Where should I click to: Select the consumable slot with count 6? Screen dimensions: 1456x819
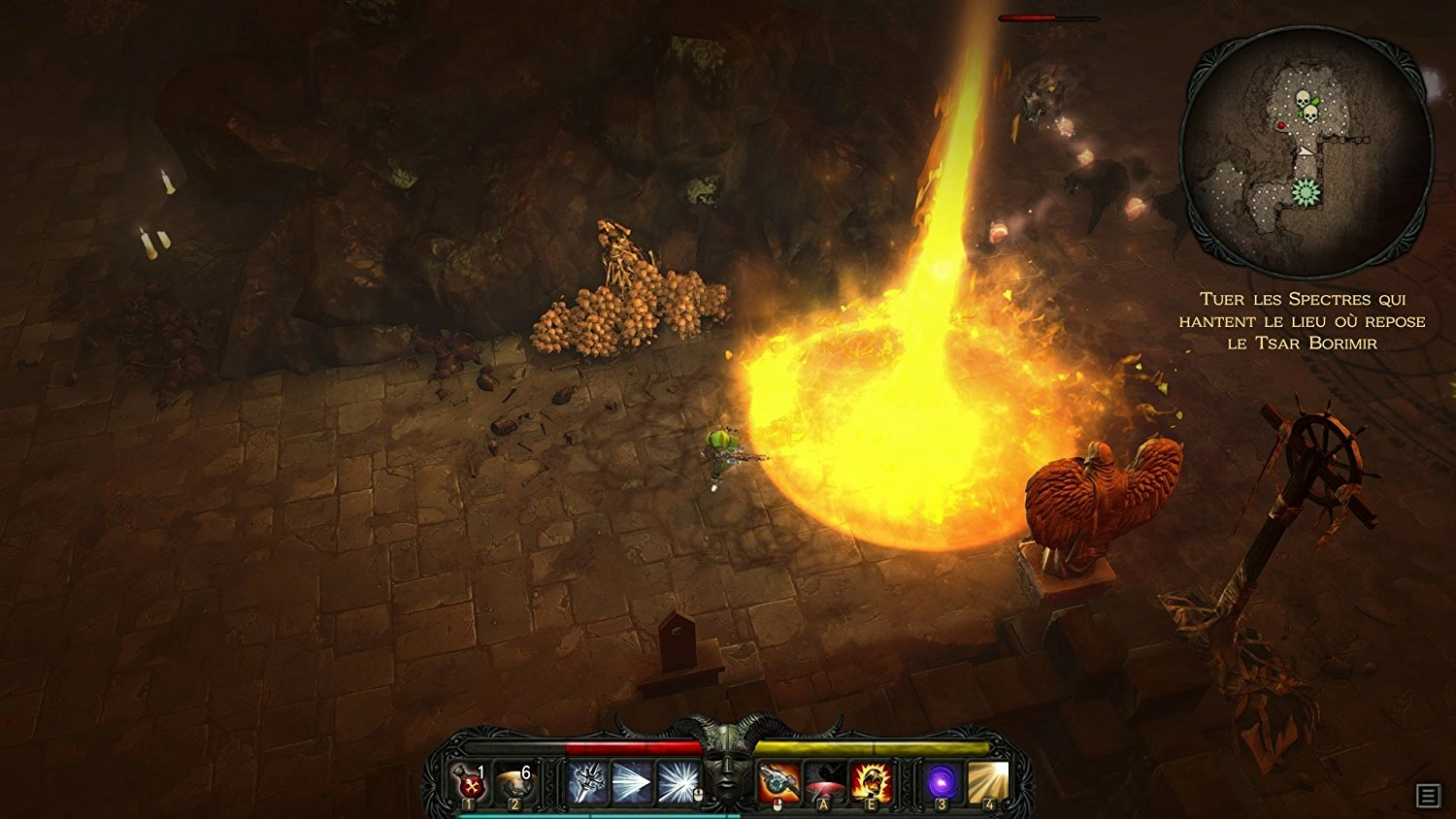pos(513,783)
